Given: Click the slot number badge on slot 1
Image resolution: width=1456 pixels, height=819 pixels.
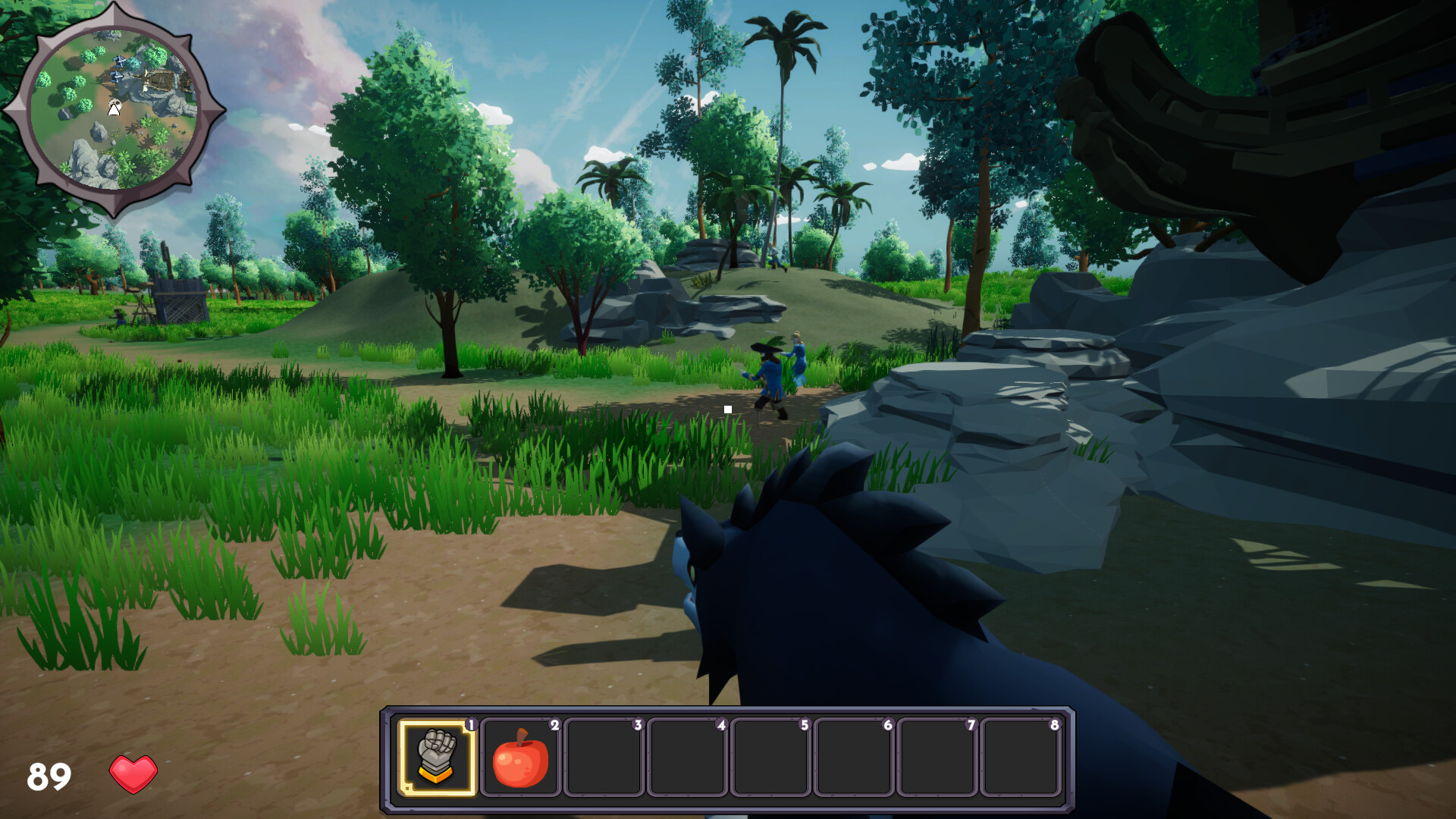Looking at the screenshot, I should click(x=471, y=725).
